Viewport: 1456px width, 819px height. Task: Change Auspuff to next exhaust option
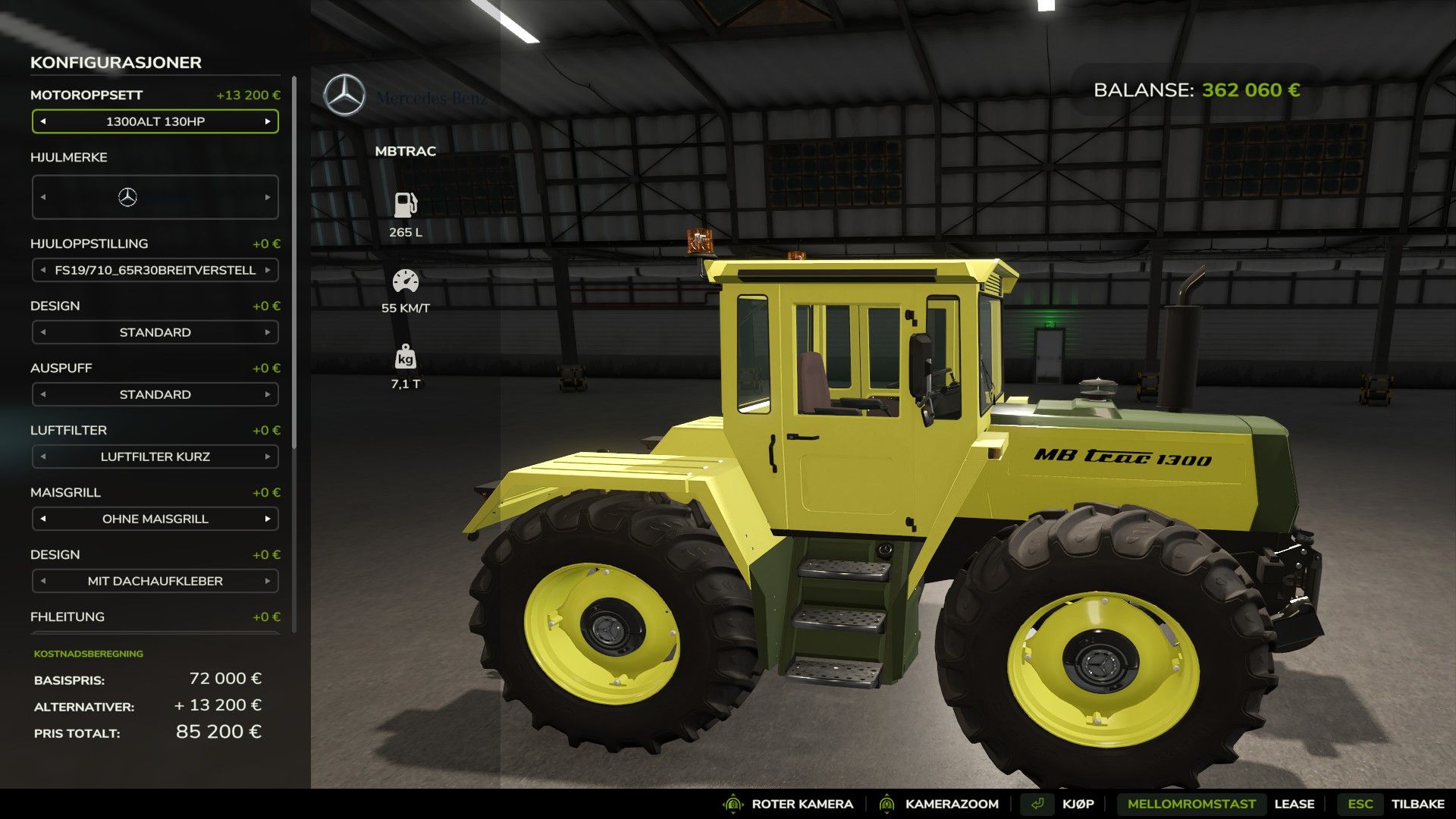pyautogui.click(x=268, y=394)
